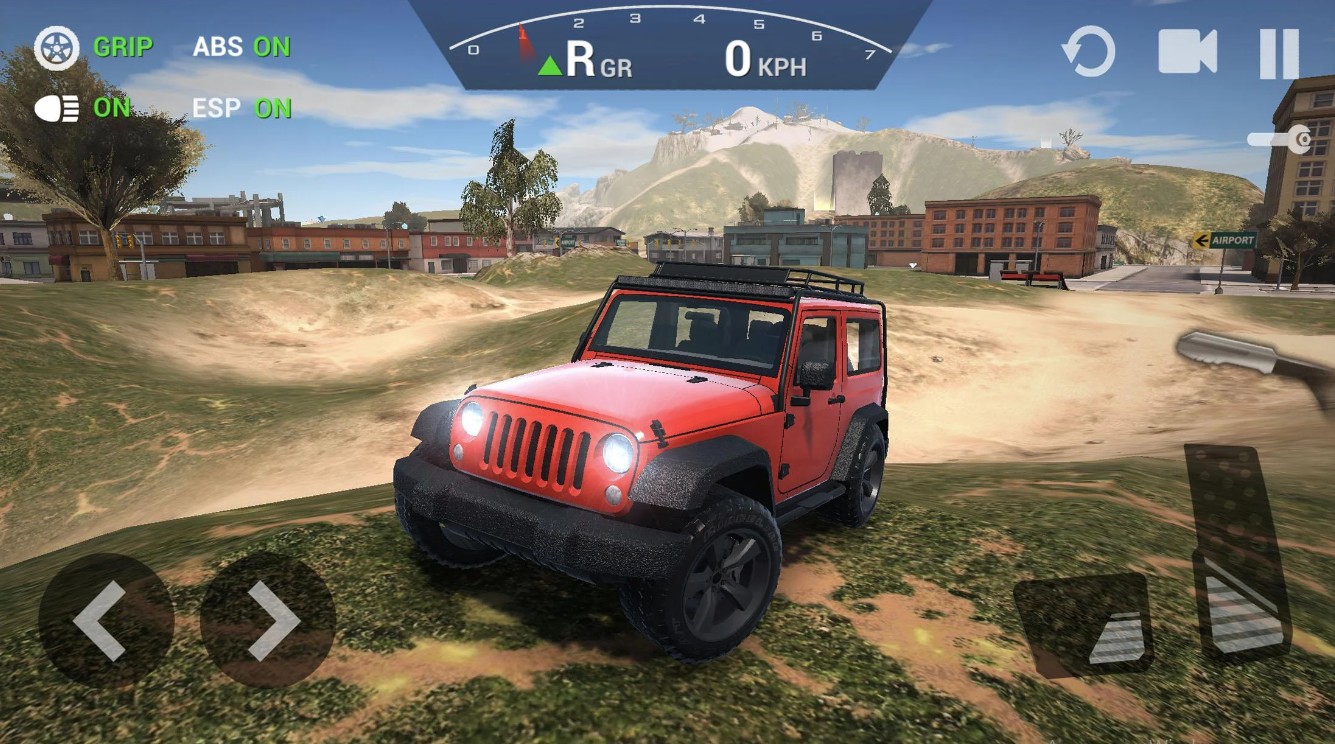This screenshot has width=1335, height=744.
Task: Toggle ABS off
Action: tap(243, 46)
